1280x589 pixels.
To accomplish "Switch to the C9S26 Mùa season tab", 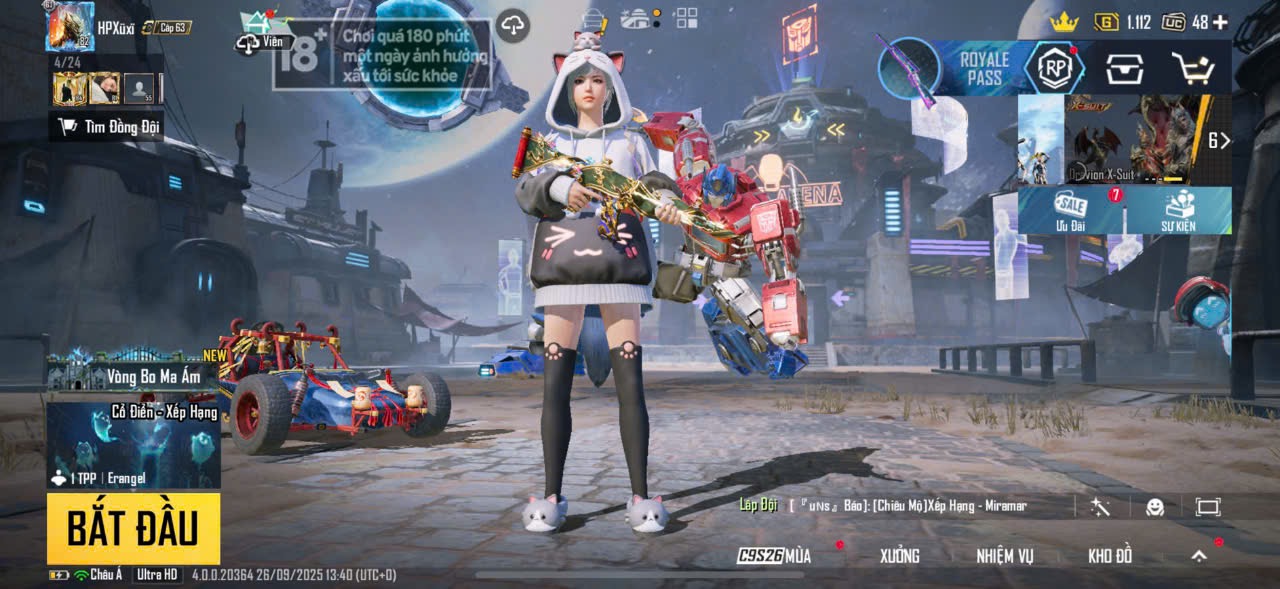I will pyautogui.click(x=775, y=556).
